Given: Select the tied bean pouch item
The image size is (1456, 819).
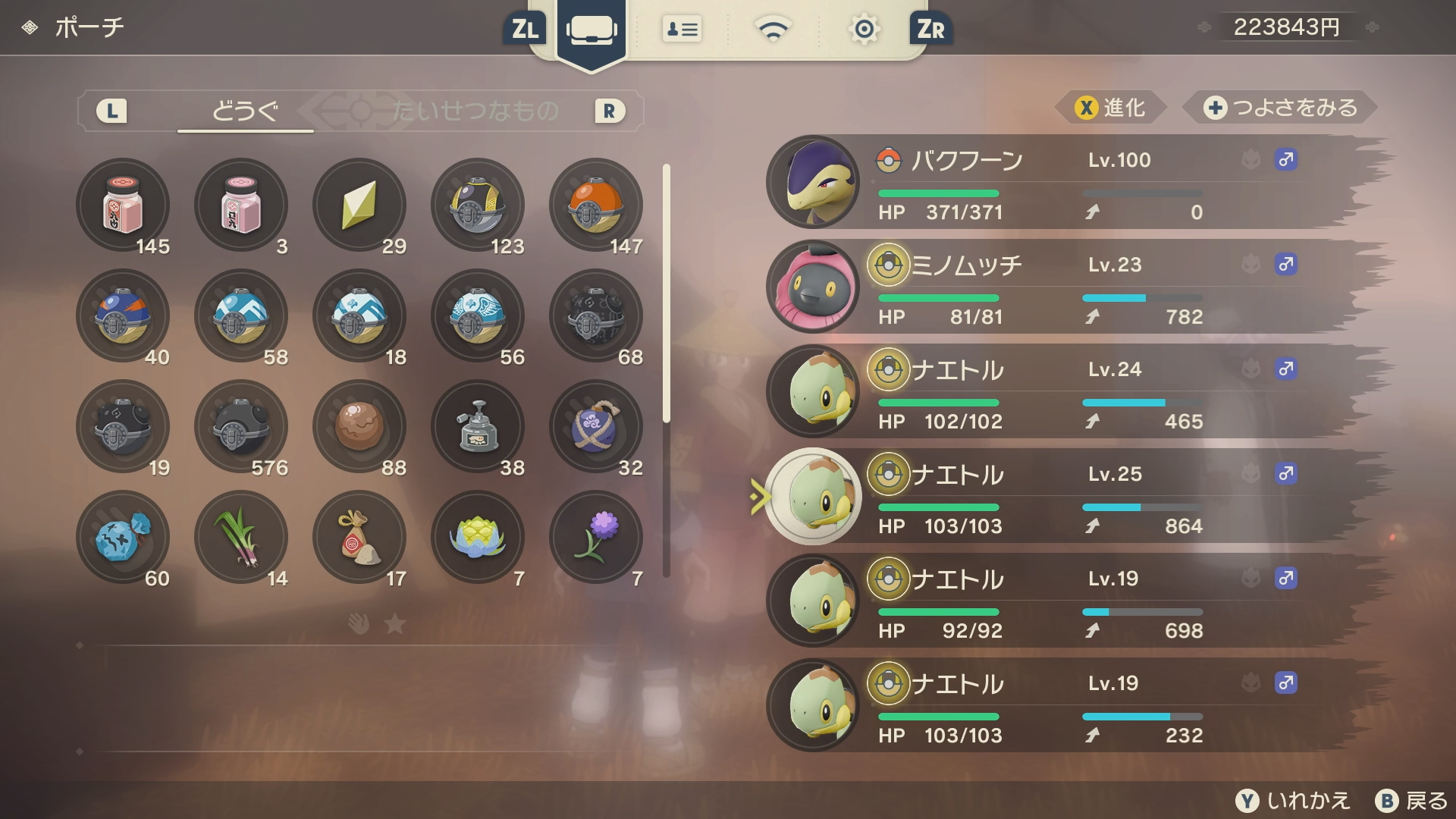Looking at the screenshot, I should pyautogui.click(x=359, y=537).
